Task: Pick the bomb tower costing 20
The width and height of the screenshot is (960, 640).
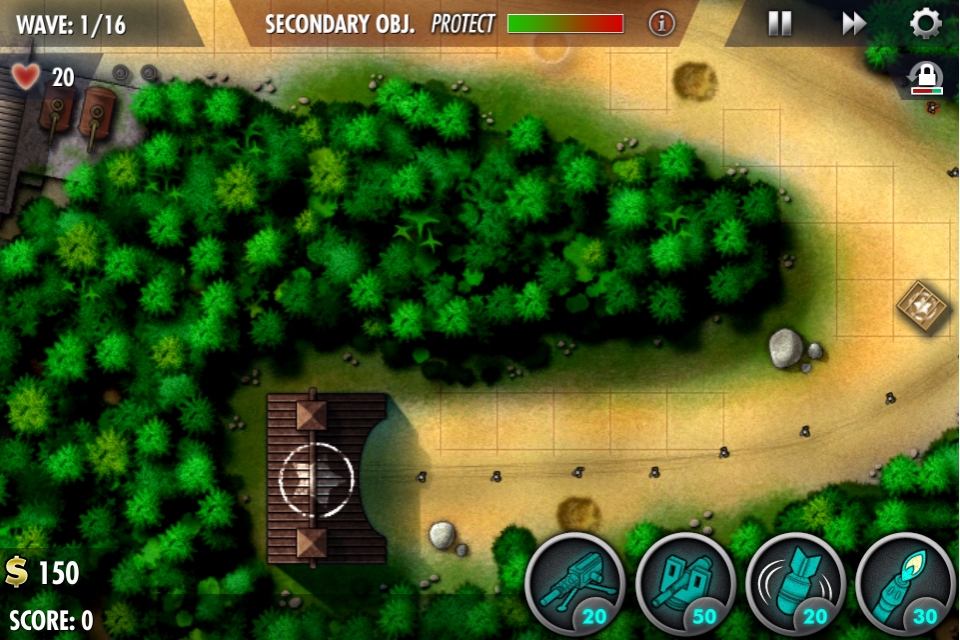Action: [x=795, y=584]
